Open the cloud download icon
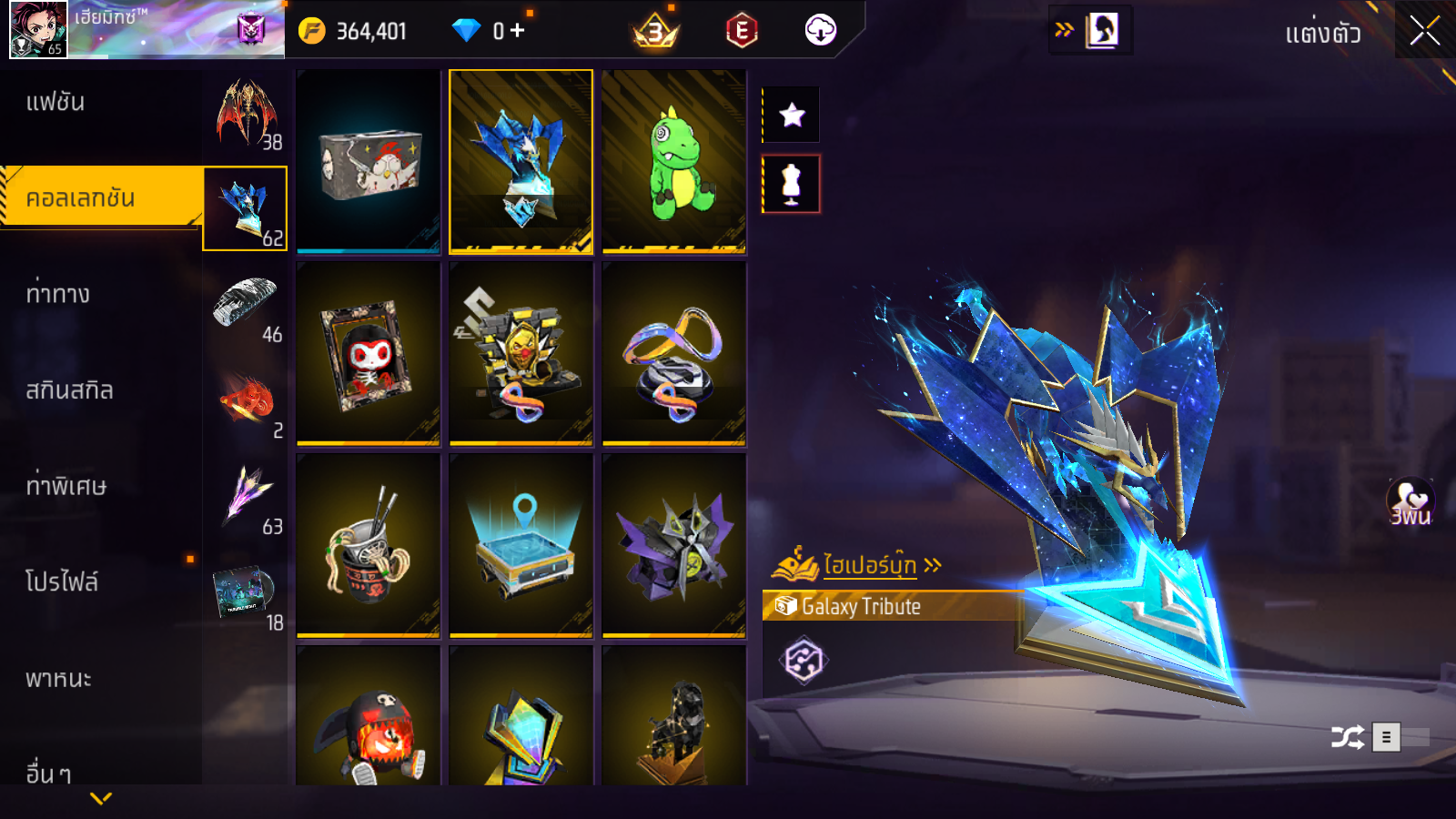1456x819 pixels. click(x=820, y=31)
